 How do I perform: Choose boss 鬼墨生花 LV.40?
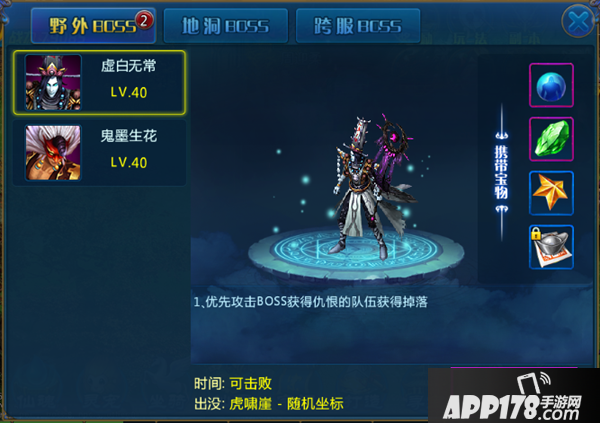coord(99,150)
